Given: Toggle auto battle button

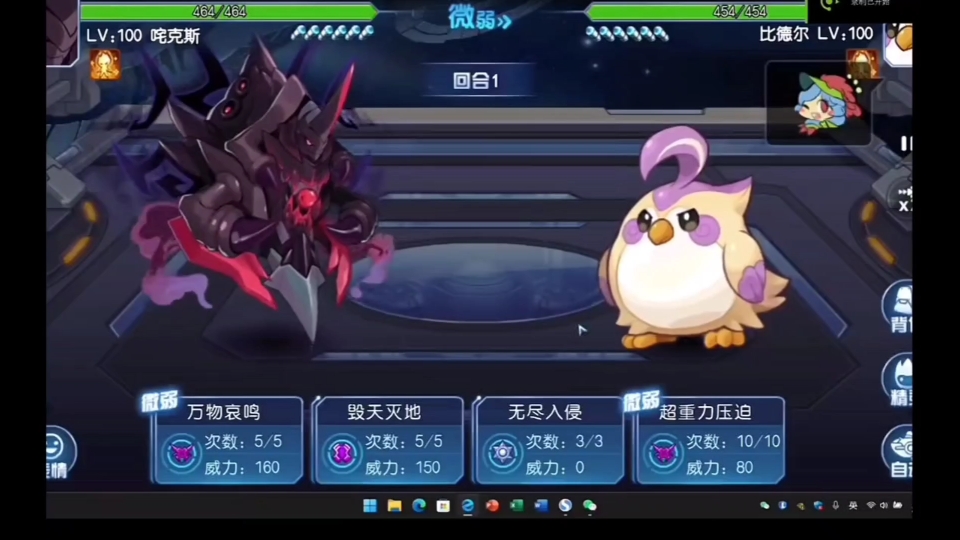Looking at the screenshot, I should pos(899,452).
